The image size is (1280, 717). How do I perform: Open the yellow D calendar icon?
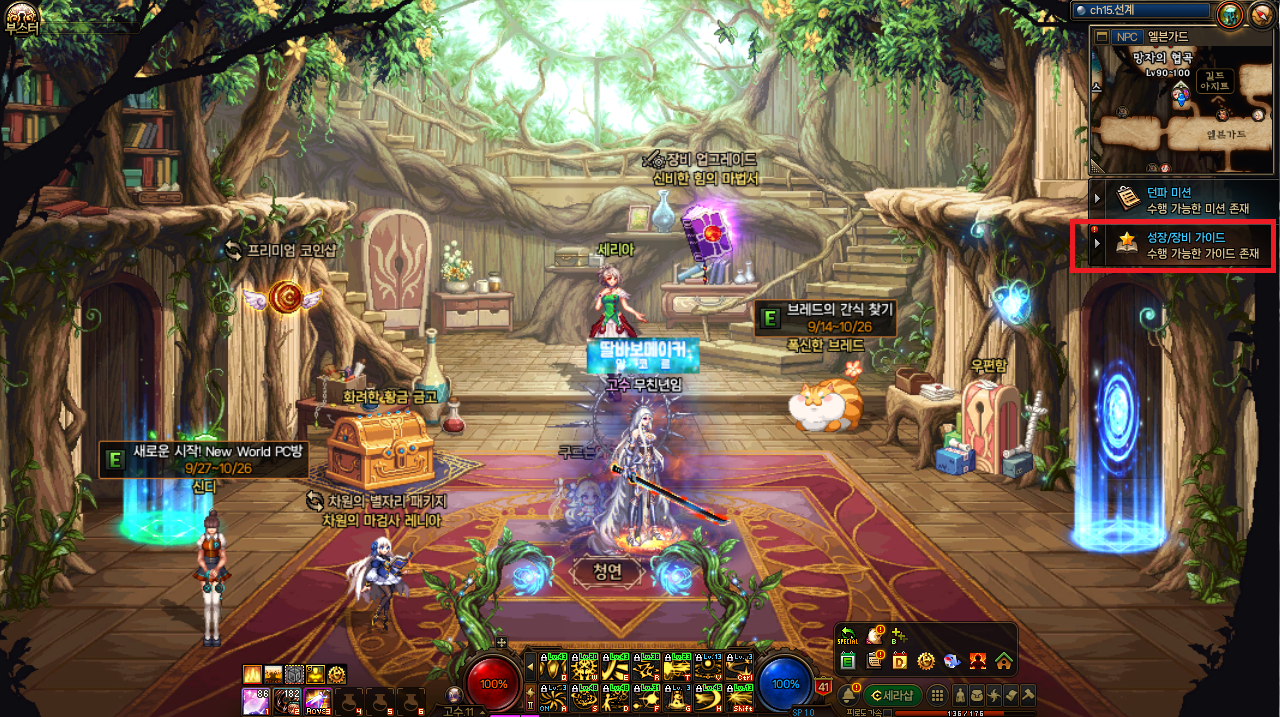point(899,661)
